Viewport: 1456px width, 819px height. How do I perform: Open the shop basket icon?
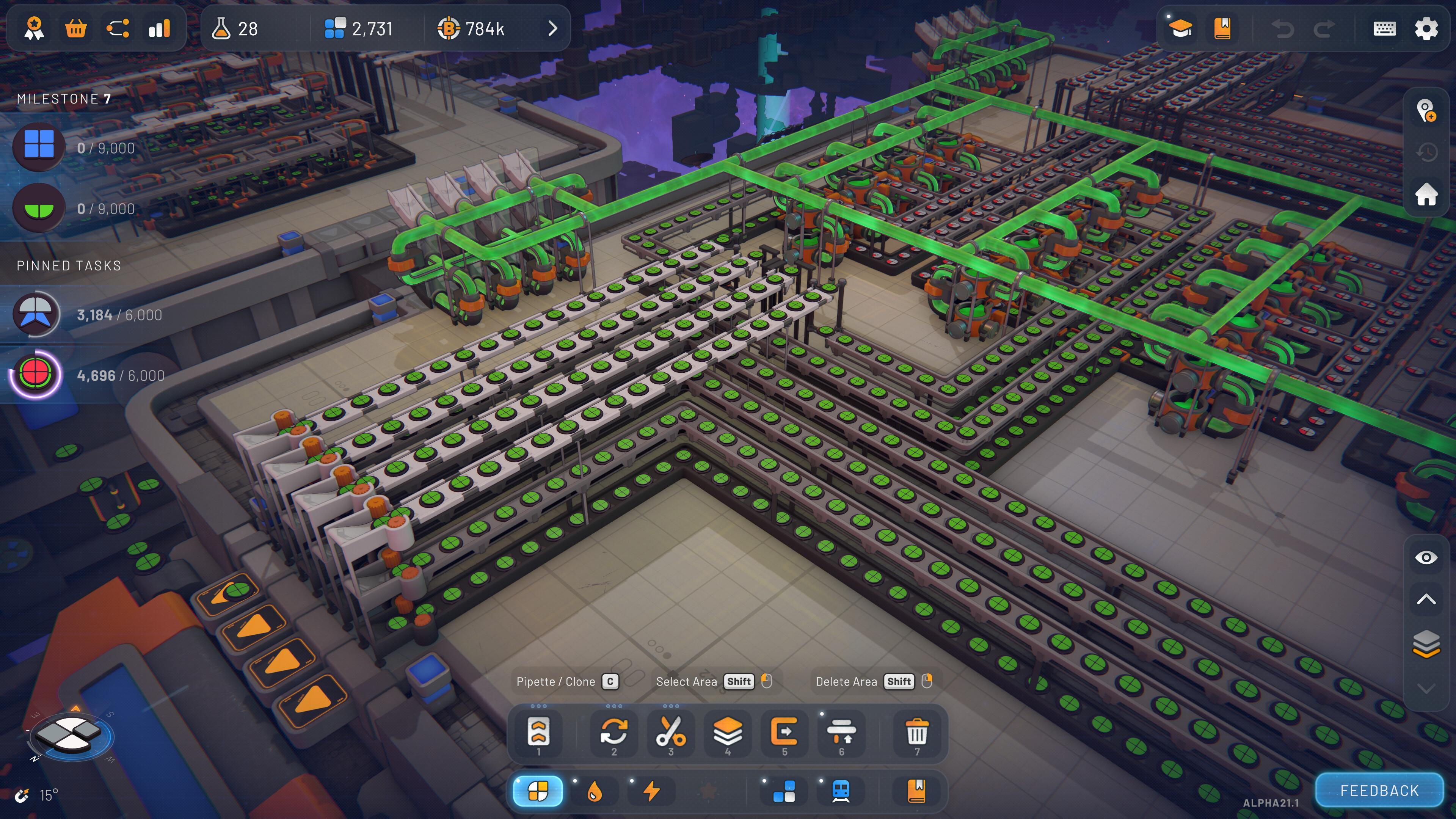(x=76, y=29)
